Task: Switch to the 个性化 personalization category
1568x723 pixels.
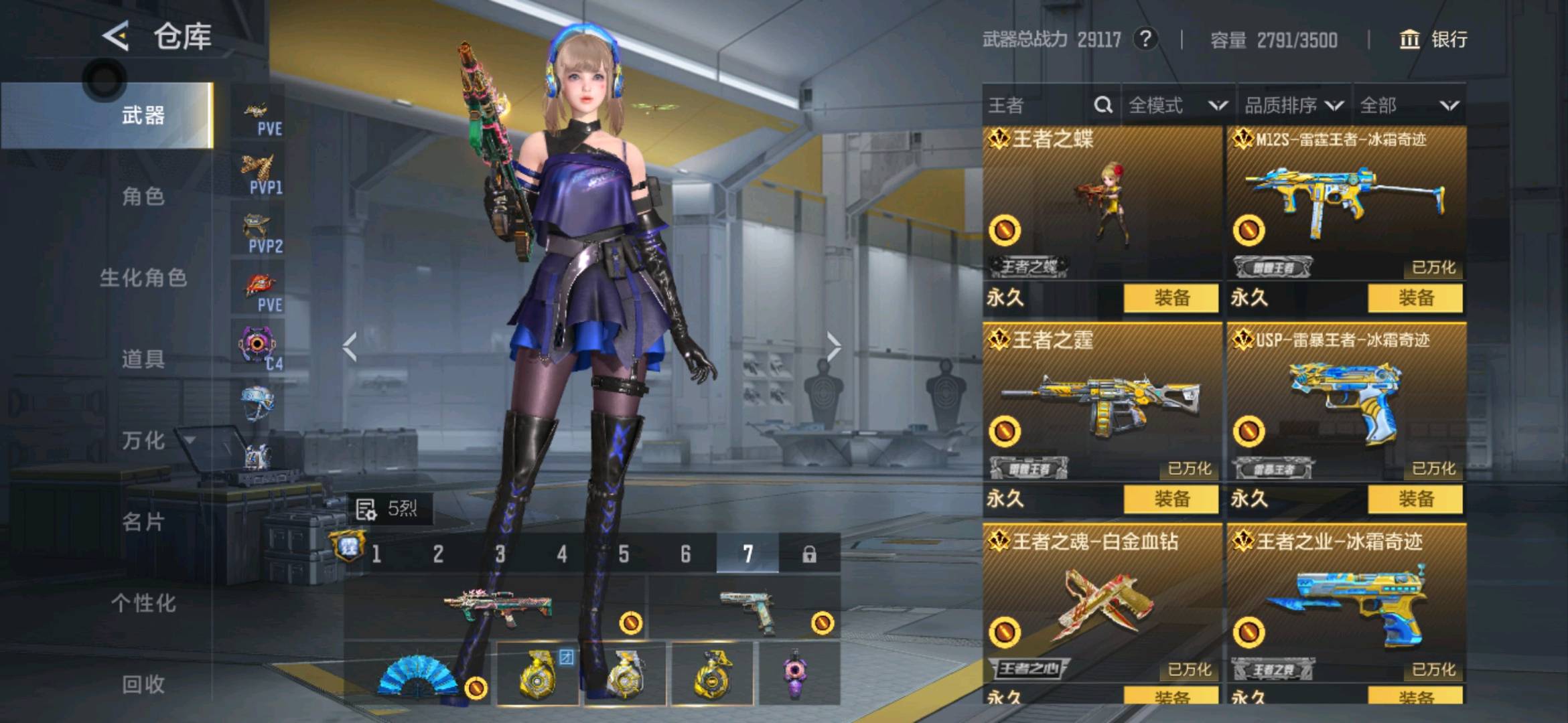Action: [143, 603]
